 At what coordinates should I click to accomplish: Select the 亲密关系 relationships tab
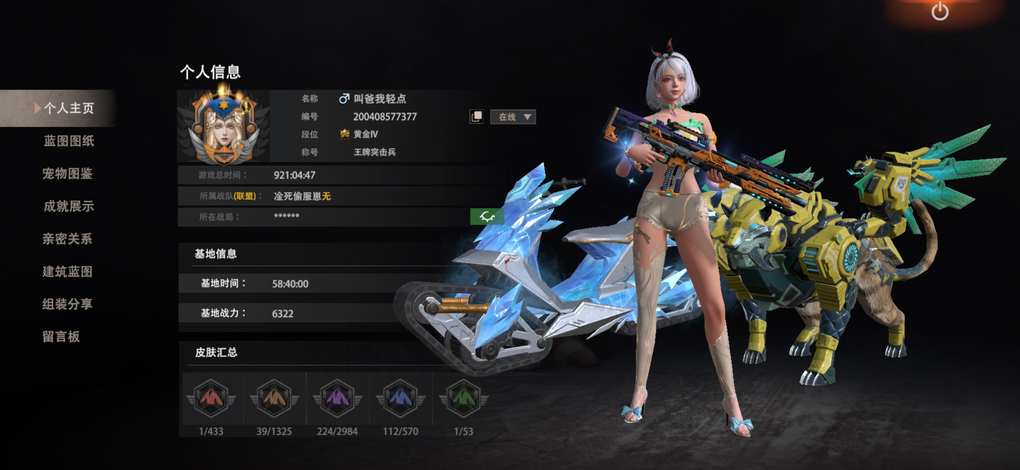tap(68, 239)
